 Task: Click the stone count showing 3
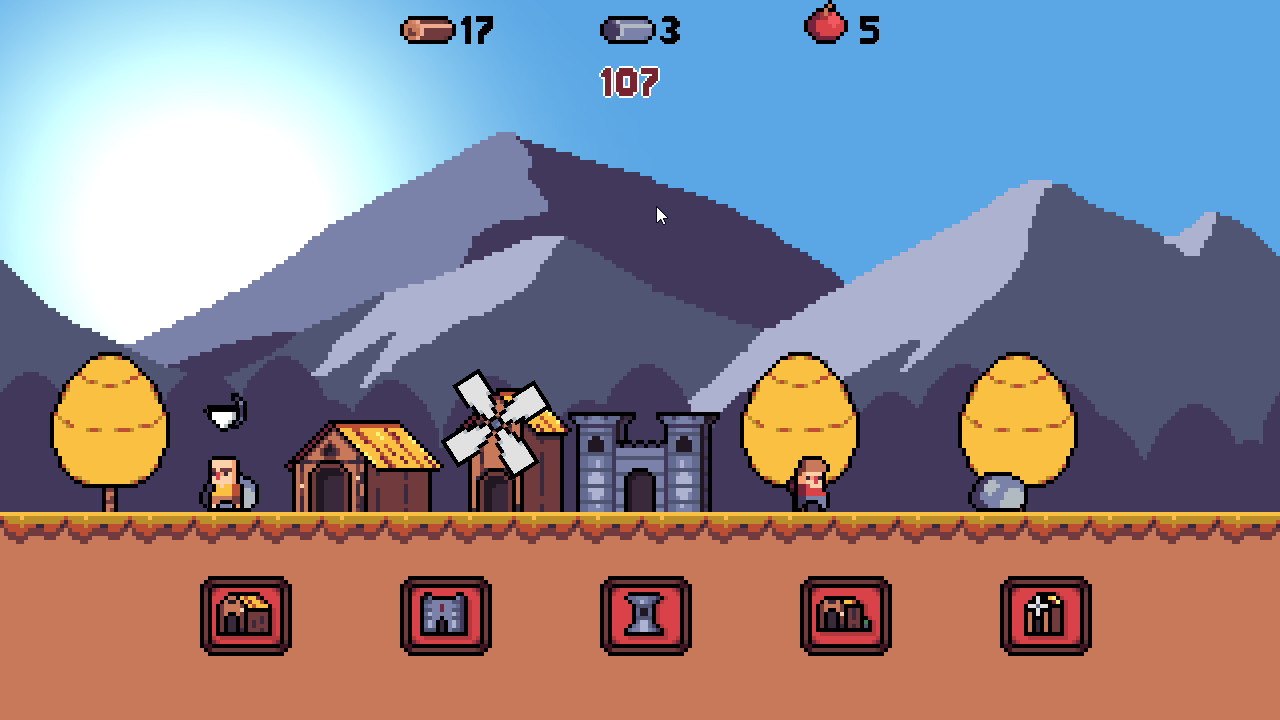668,29
